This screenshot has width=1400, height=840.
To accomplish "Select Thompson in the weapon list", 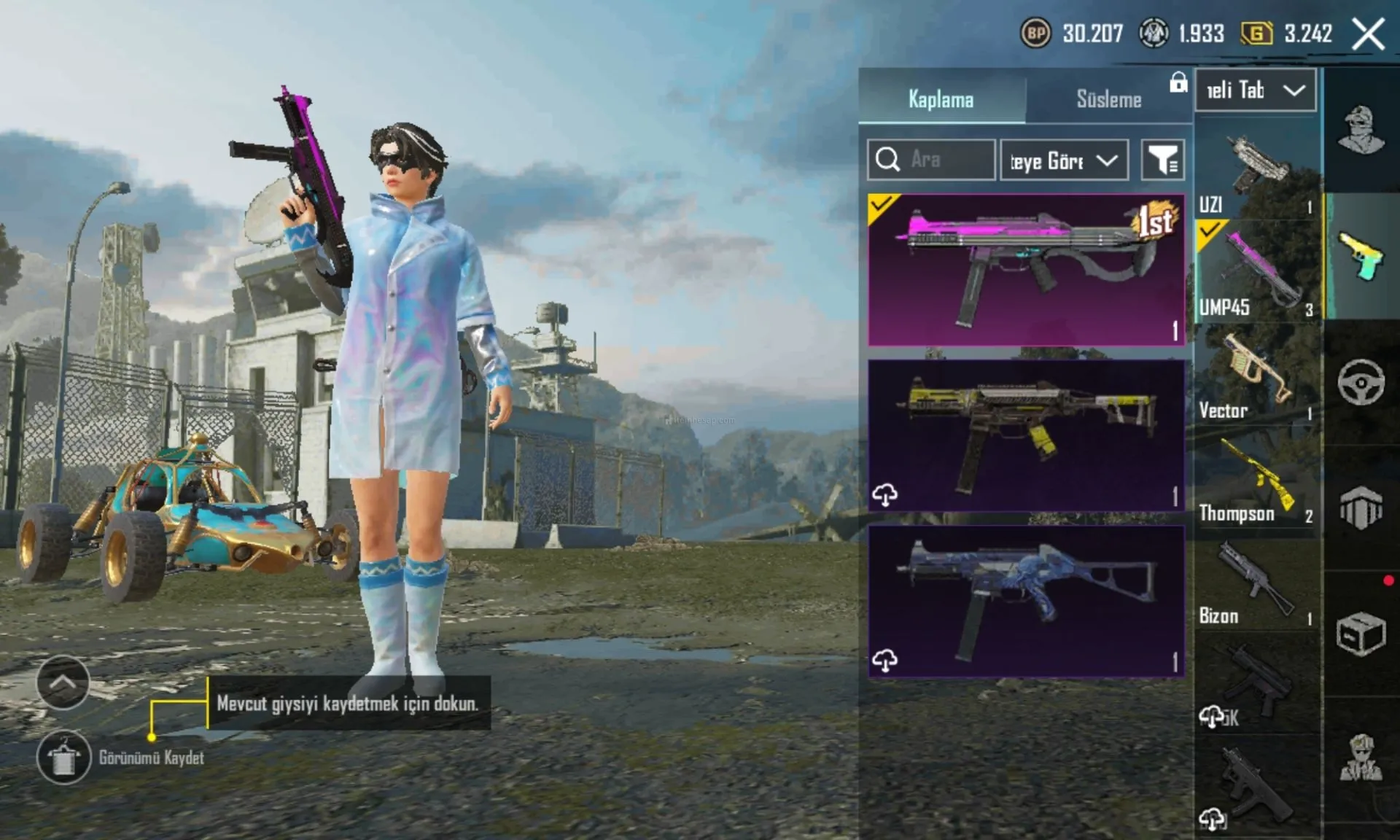I will [x=1257, y=478].
